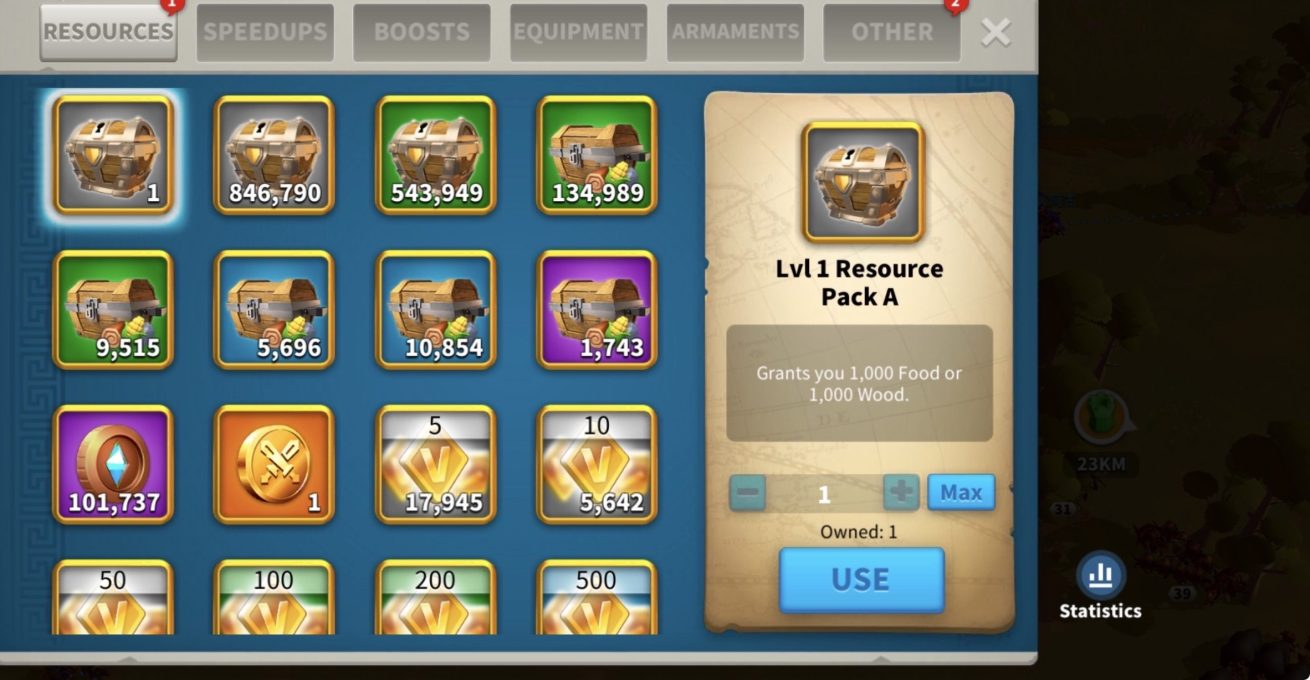1310x680 pixels.
Task: Pick the 10 VIP points item
Action: pos(597,464)
